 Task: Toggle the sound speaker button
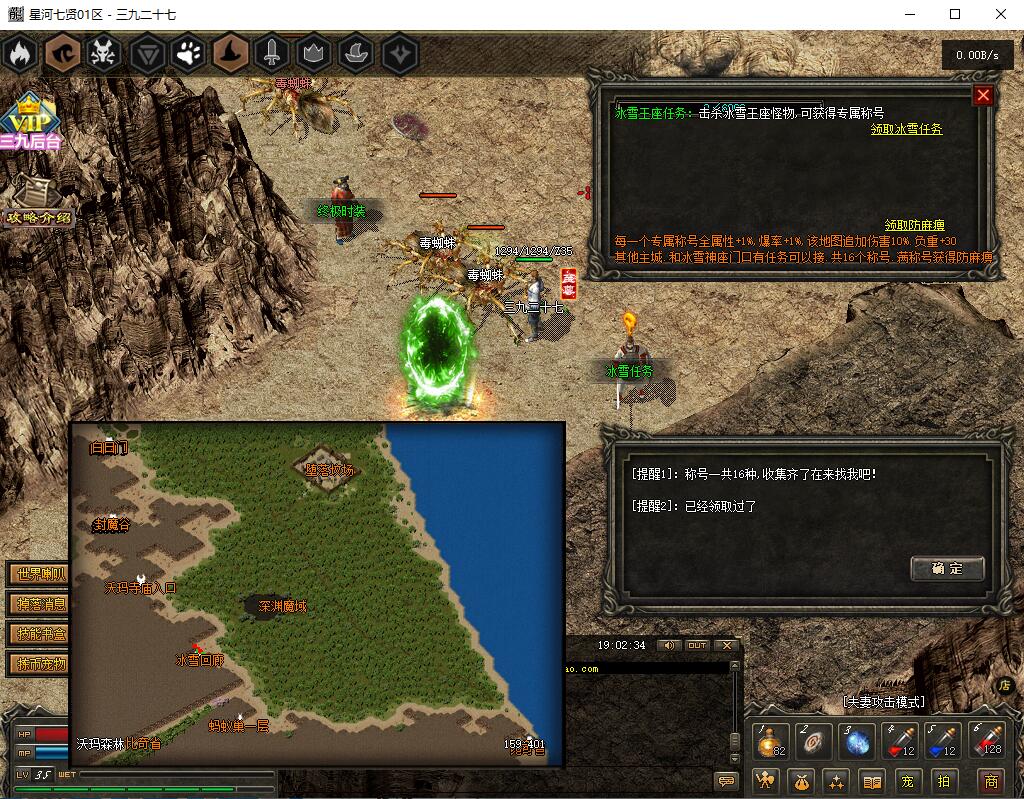pyautogui.click(x=667, y=646)
